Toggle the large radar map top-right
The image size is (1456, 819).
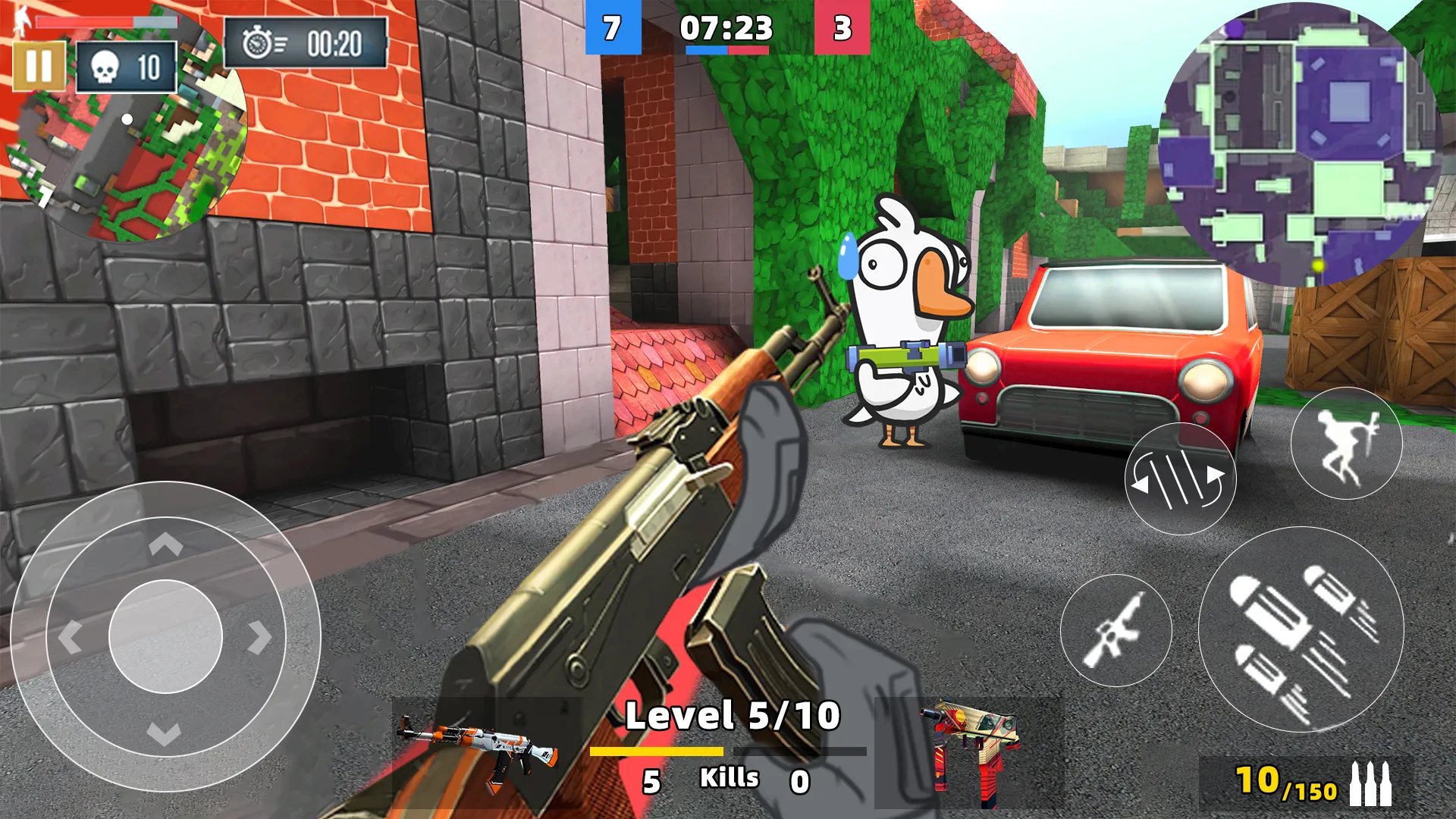coord(1289,144)
